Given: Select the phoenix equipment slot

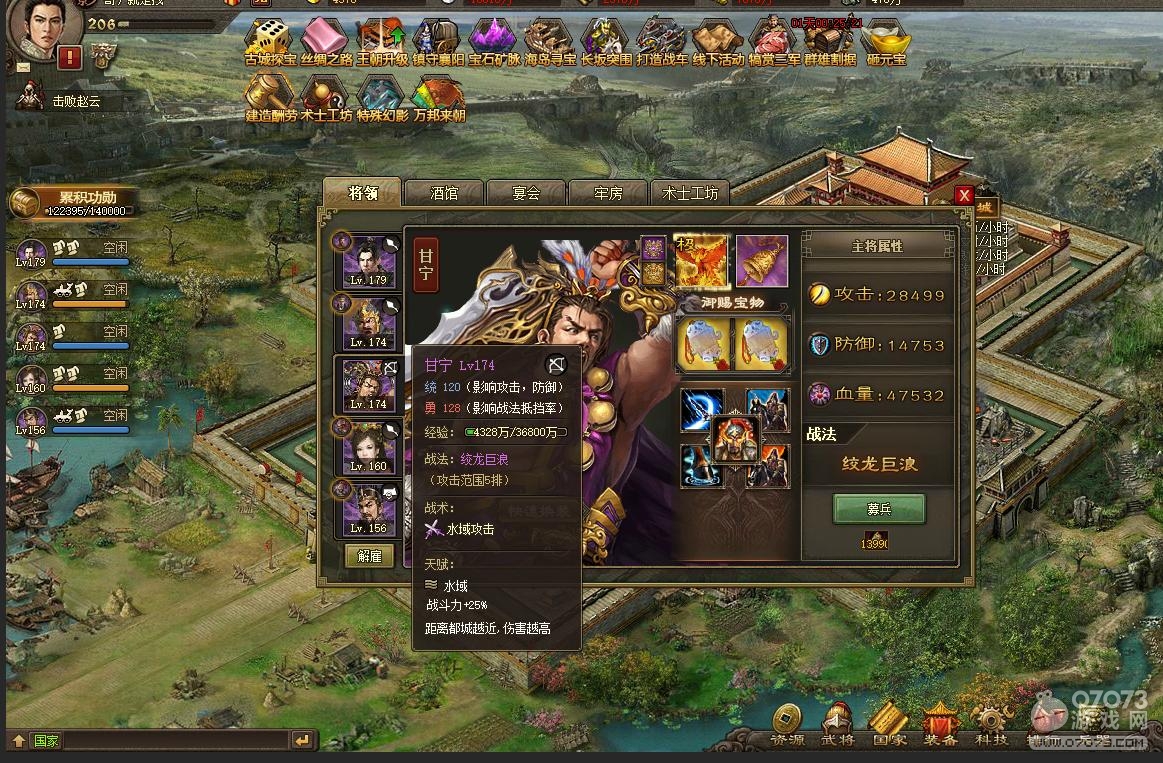Looking at the screenshot, I should [702, 260].
